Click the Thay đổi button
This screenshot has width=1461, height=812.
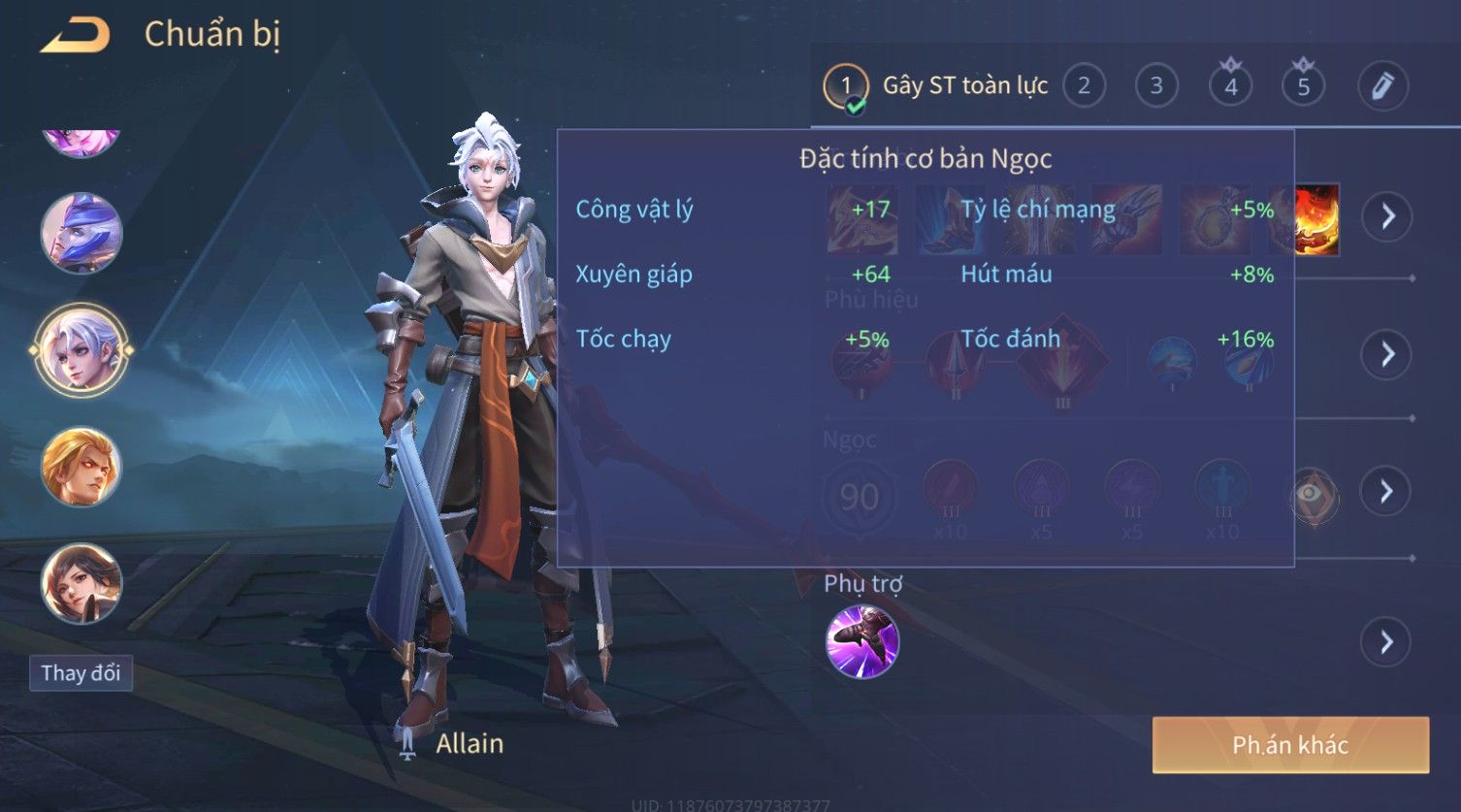(x=81, y=673)
